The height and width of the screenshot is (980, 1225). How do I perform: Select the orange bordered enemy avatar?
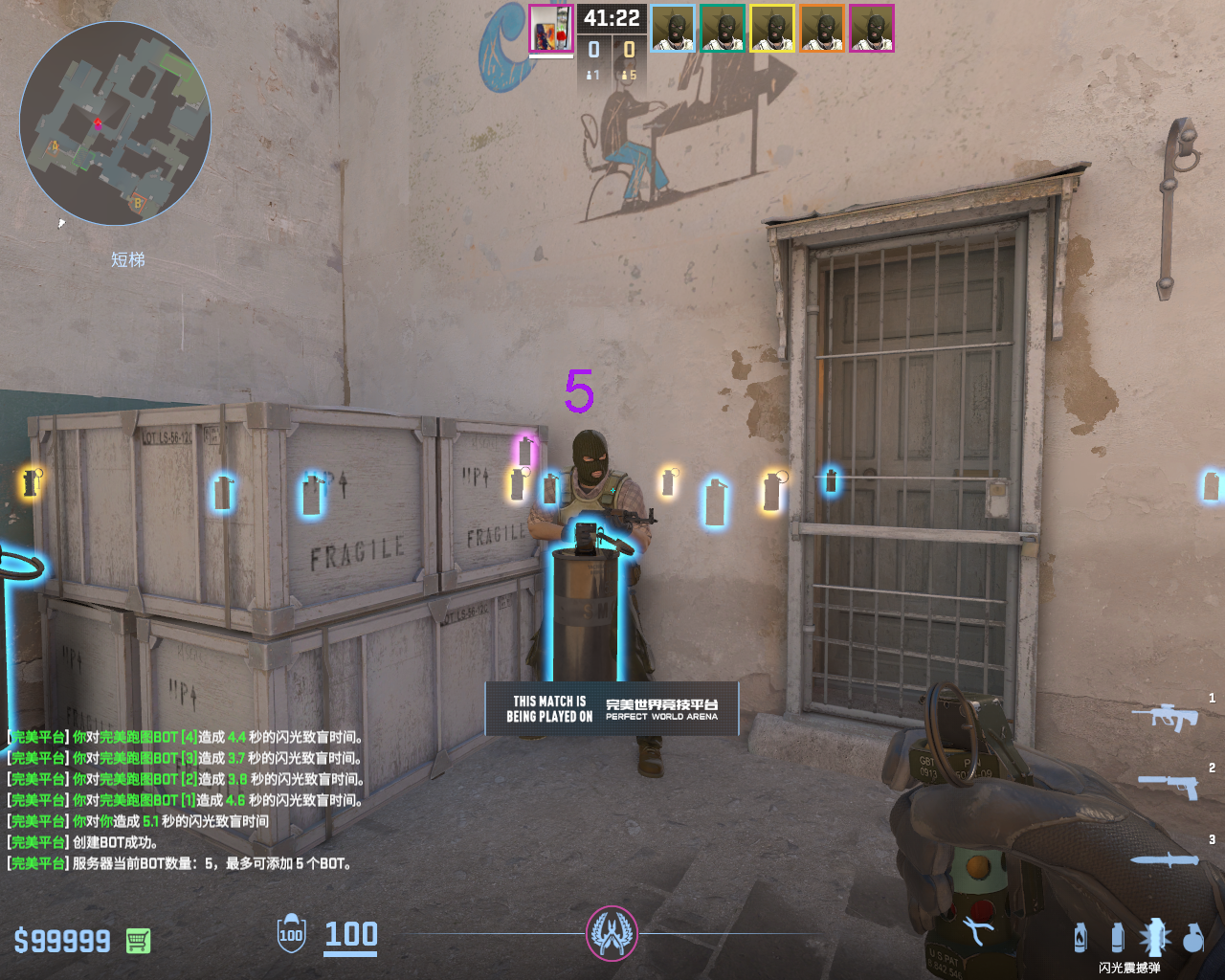point(822,29)
